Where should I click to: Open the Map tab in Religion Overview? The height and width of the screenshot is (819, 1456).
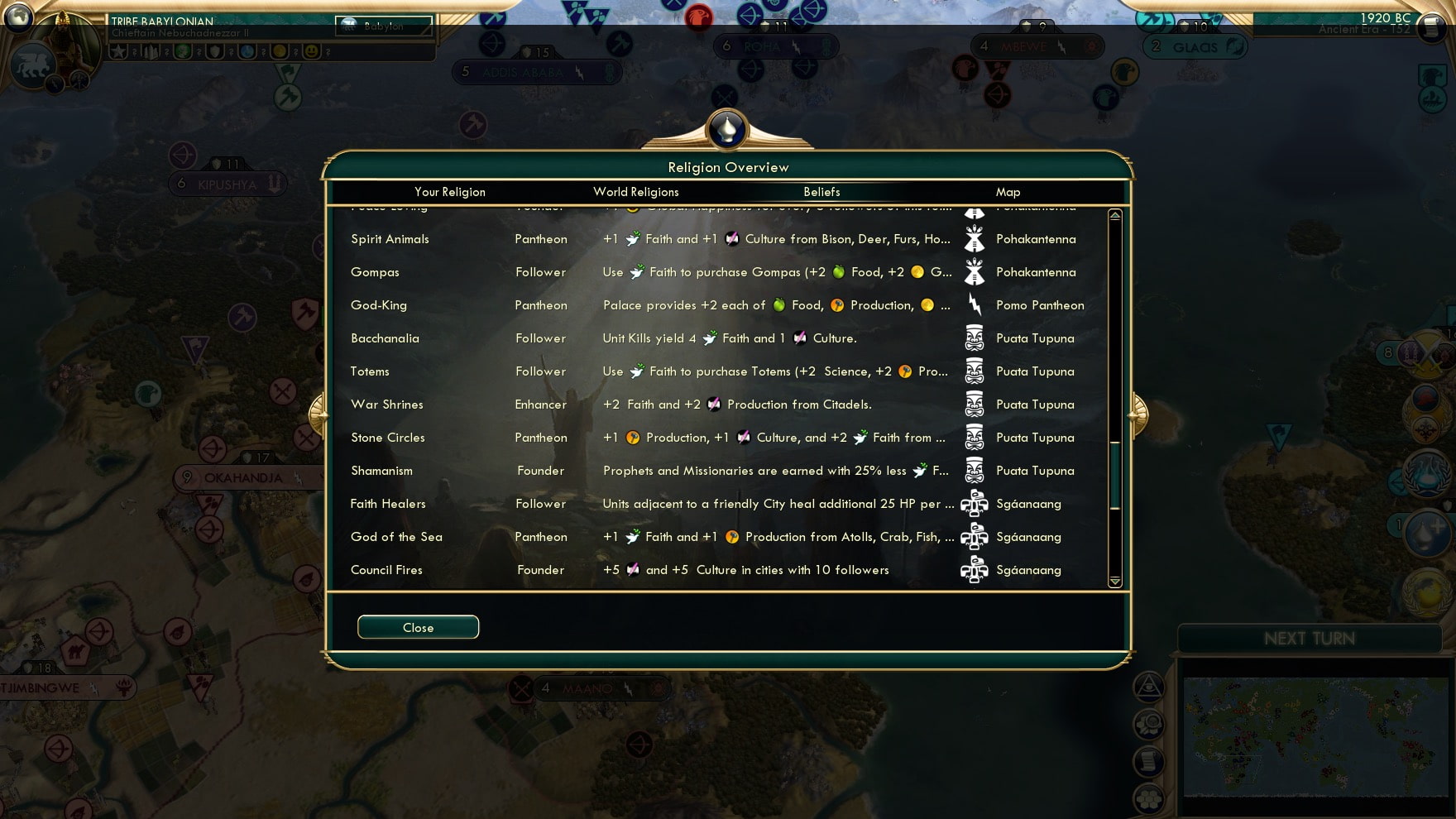click(x=1008, y=191)
